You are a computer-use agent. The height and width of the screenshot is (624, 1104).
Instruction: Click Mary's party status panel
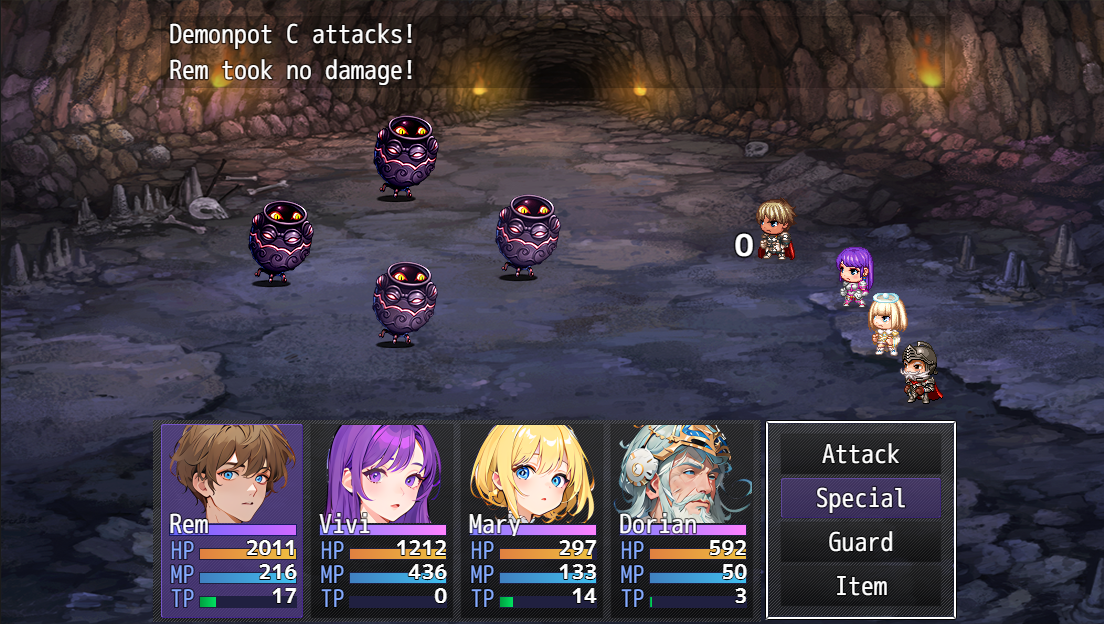(532, 520)
